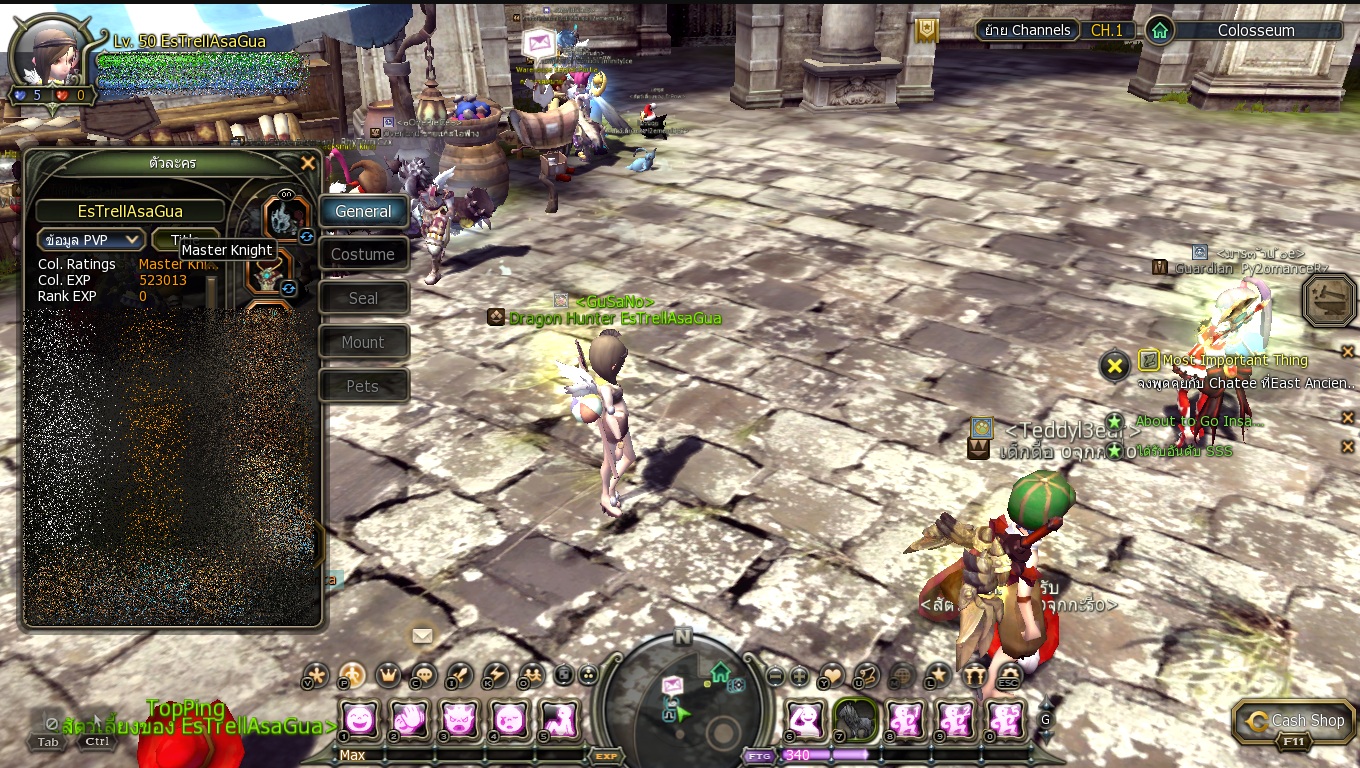Open the Seal tab
Screen dimensions: 1360x768
(363, 298)
